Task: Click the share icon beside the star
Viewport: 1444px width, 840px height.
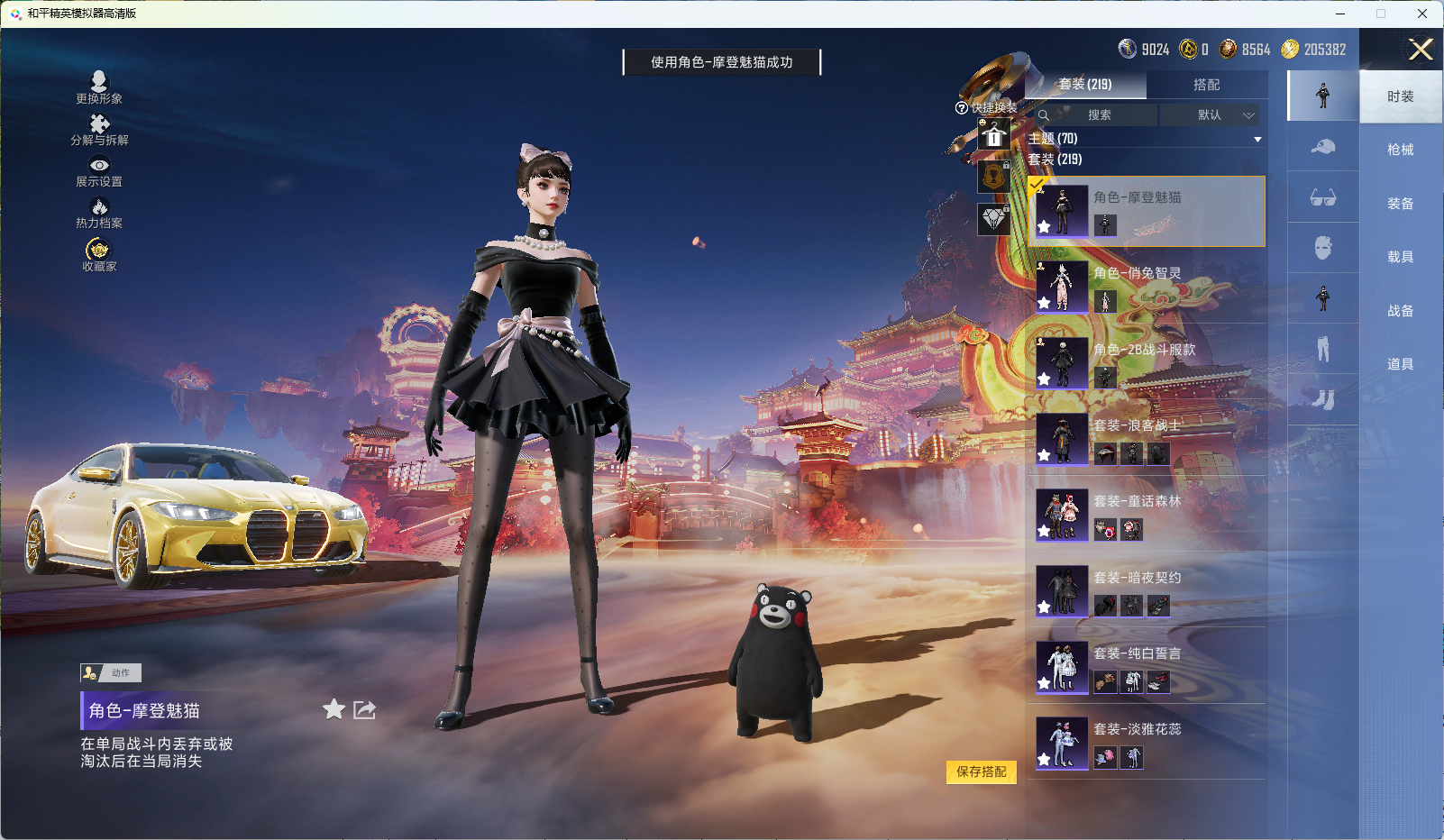Action: click(x=363, y=710)
